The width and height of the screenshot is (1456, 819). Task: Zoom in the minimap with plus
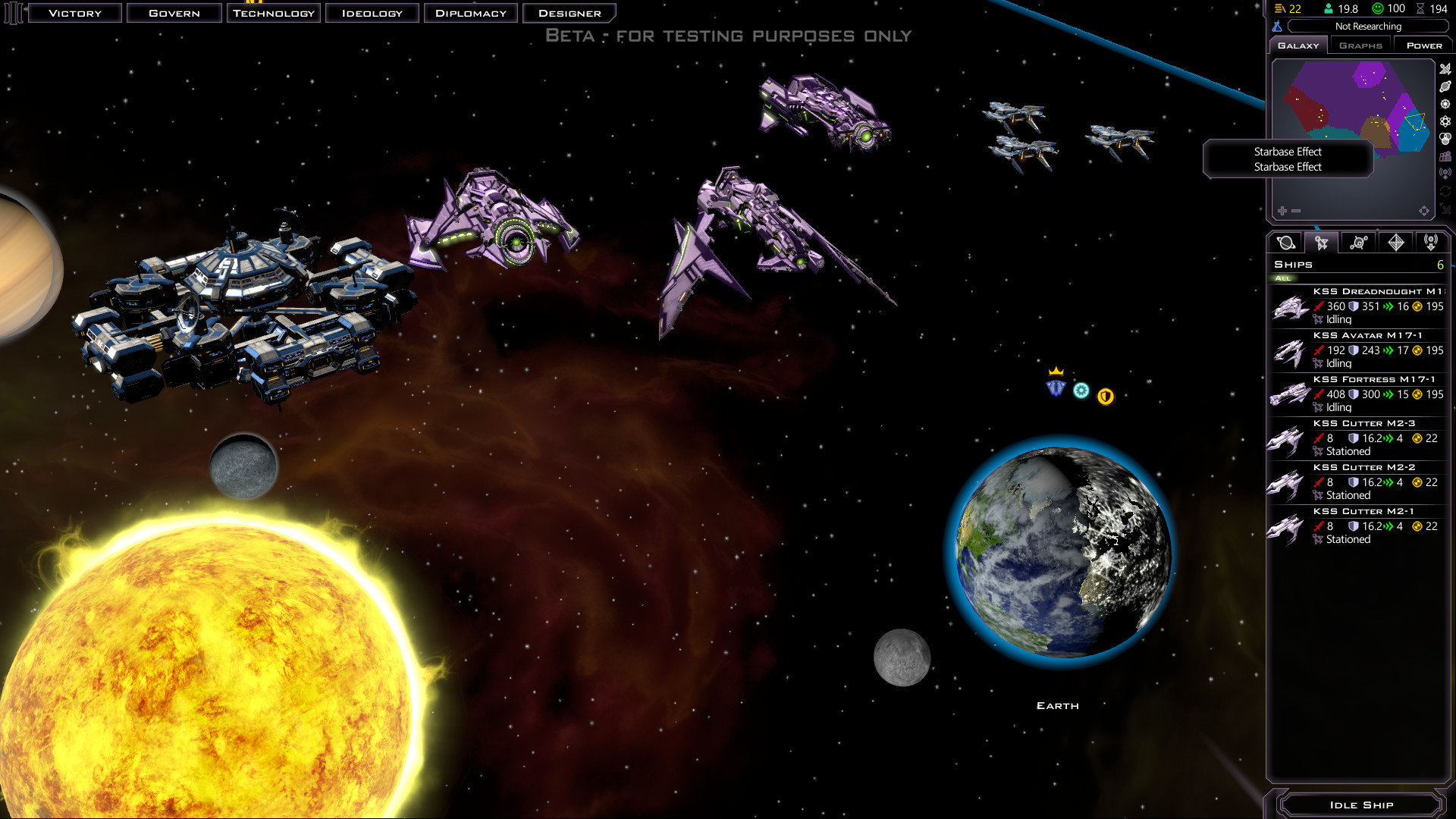(x=1282, y=211)
